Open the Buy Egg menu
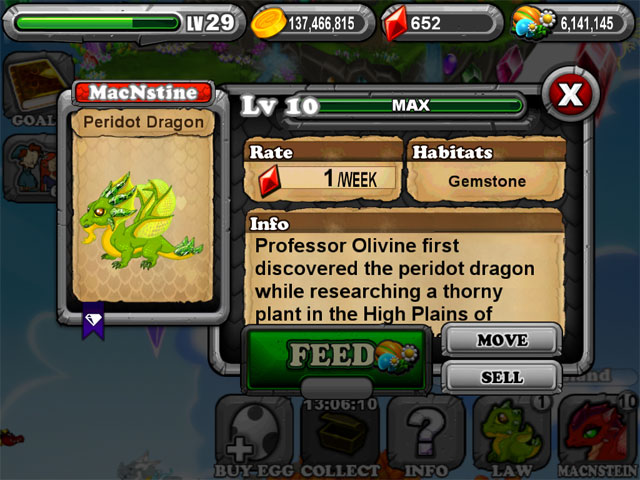The image size is (640, 480). 254,435
